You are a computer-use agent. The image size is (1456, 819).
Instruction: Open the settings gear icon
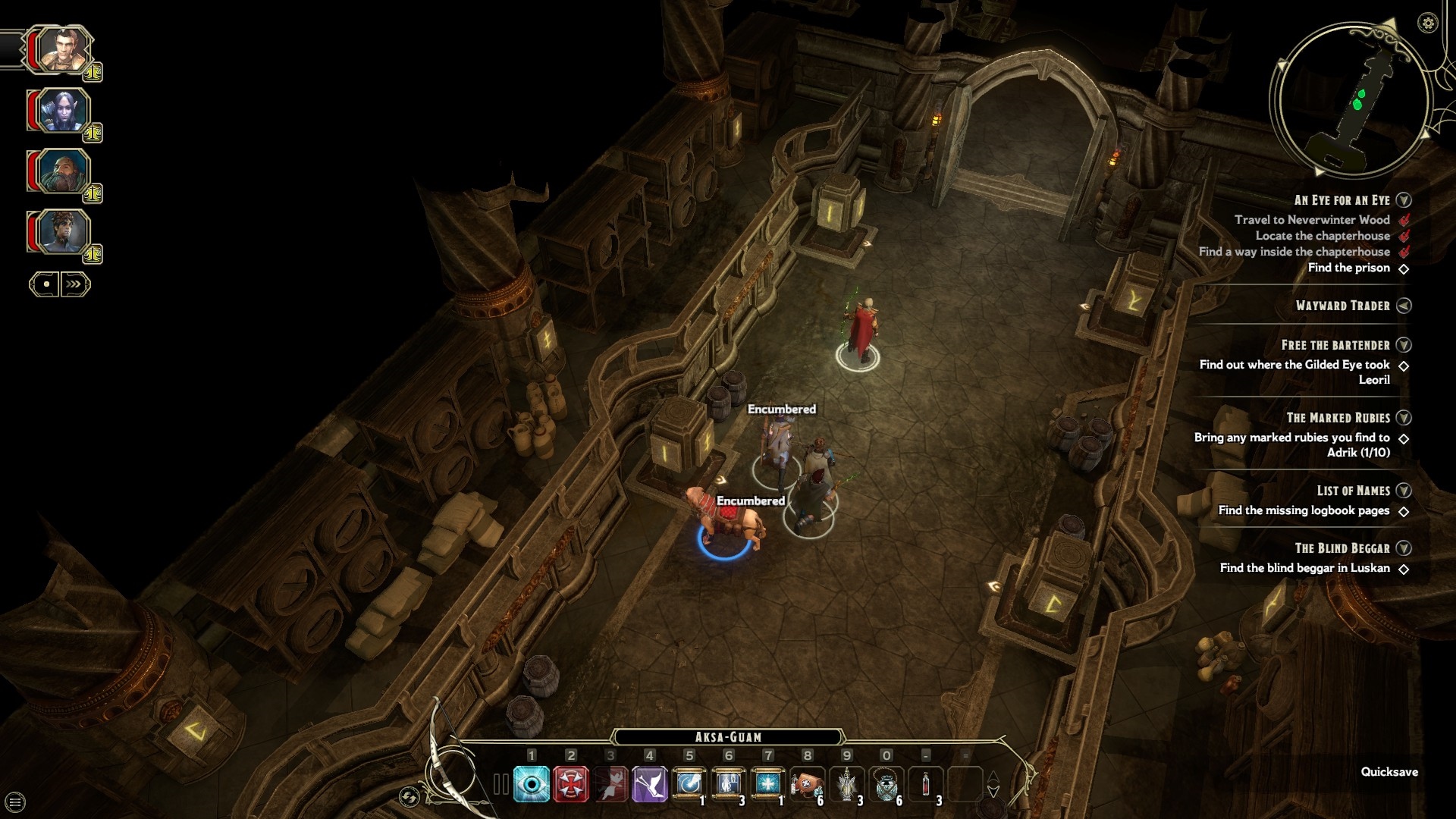point(1427,23)
